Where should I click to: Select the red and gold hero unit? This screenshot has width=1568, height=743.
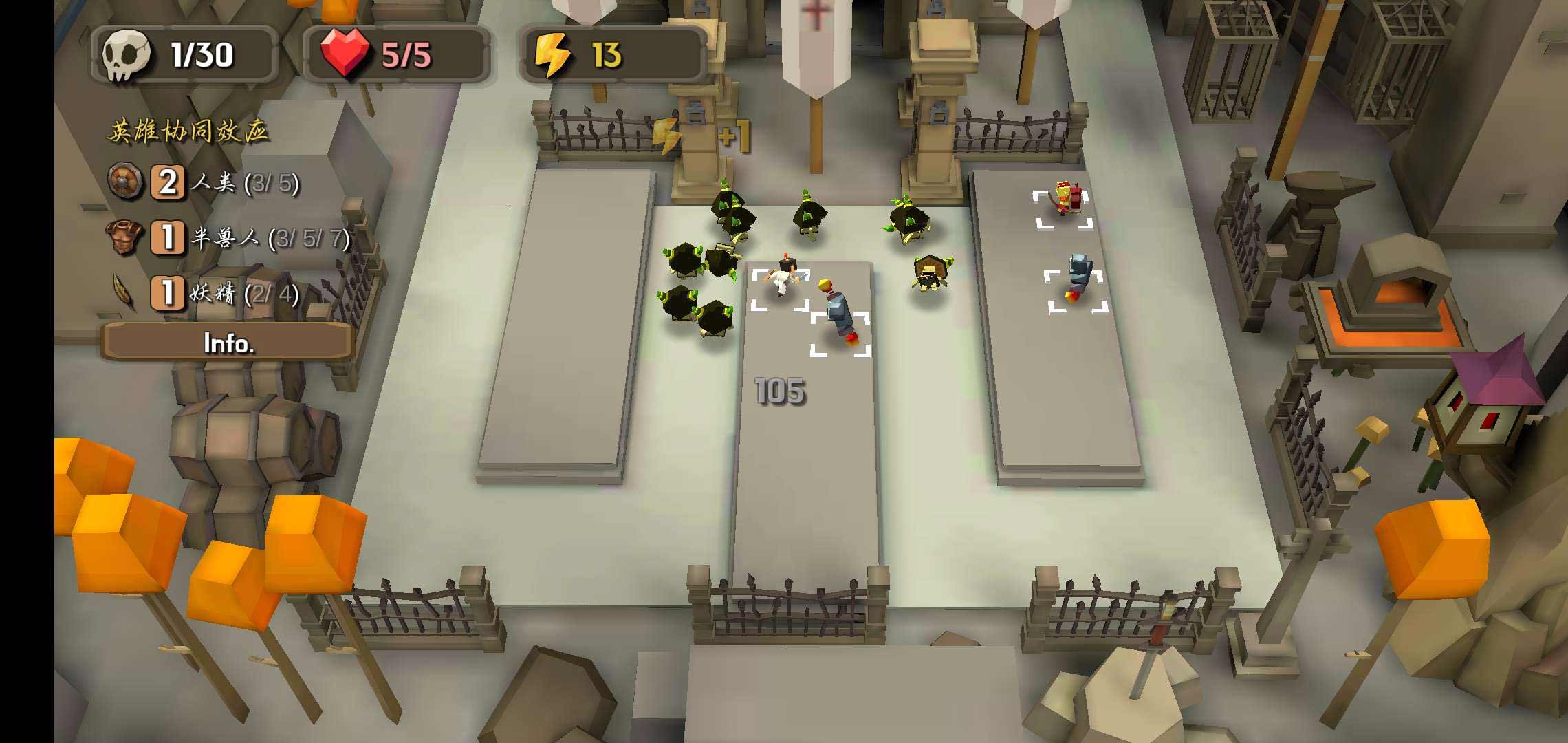1063,200
